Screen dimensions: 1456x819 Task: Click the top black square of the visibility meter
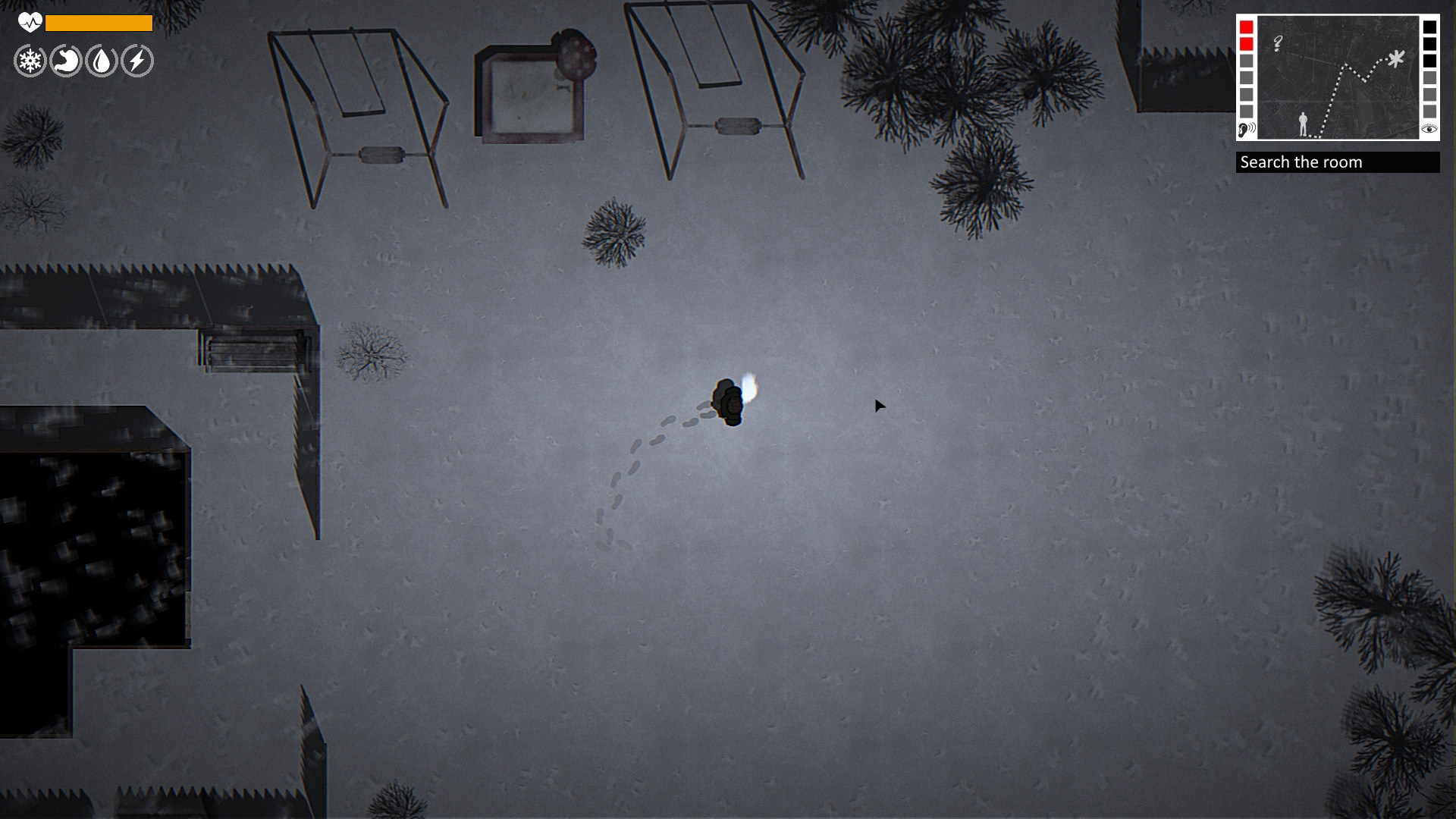point(1430,27)
